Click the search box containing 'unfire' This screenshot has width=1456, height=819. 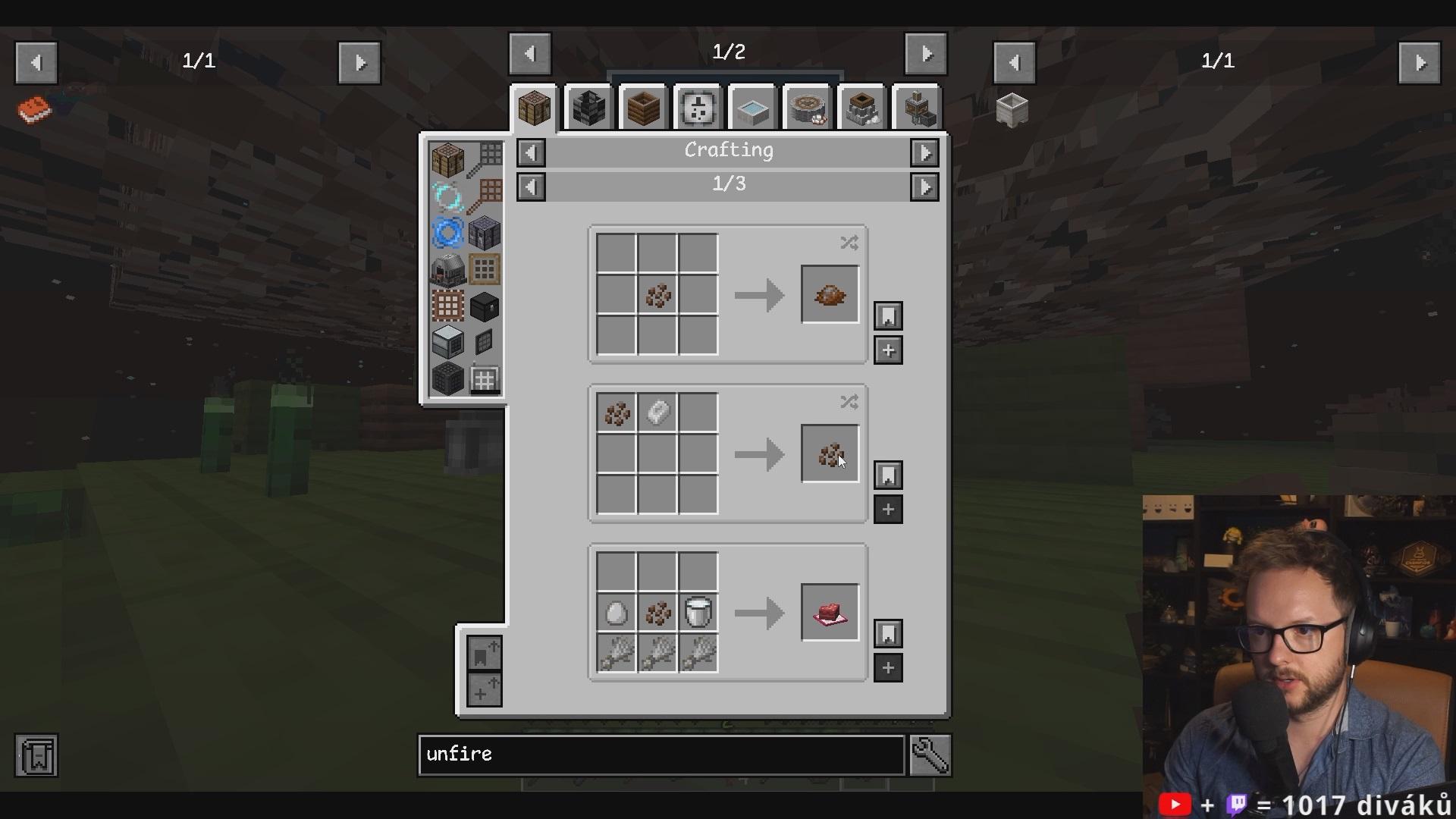click(661, 755)
